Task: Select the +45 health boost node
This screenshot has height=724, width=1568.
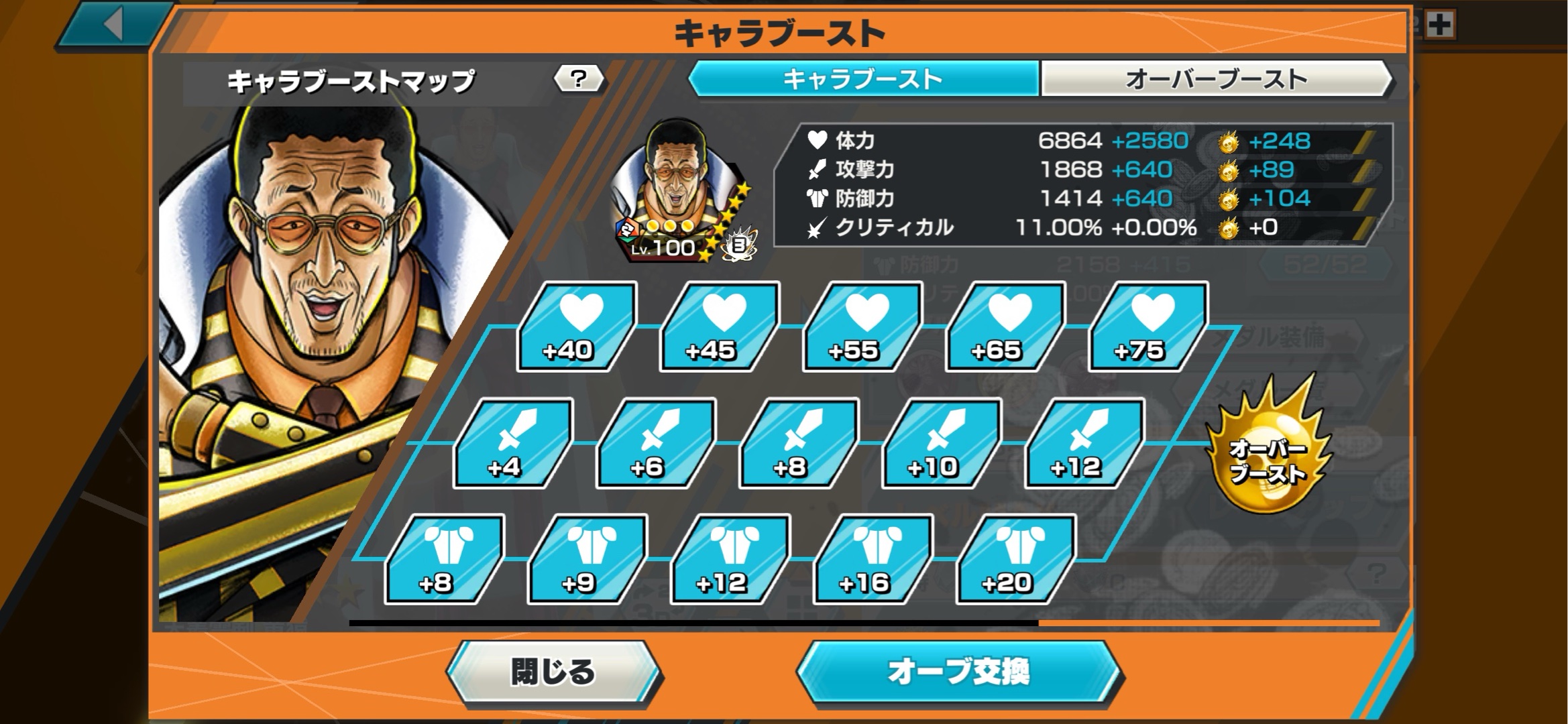Action: click(718, 327)
